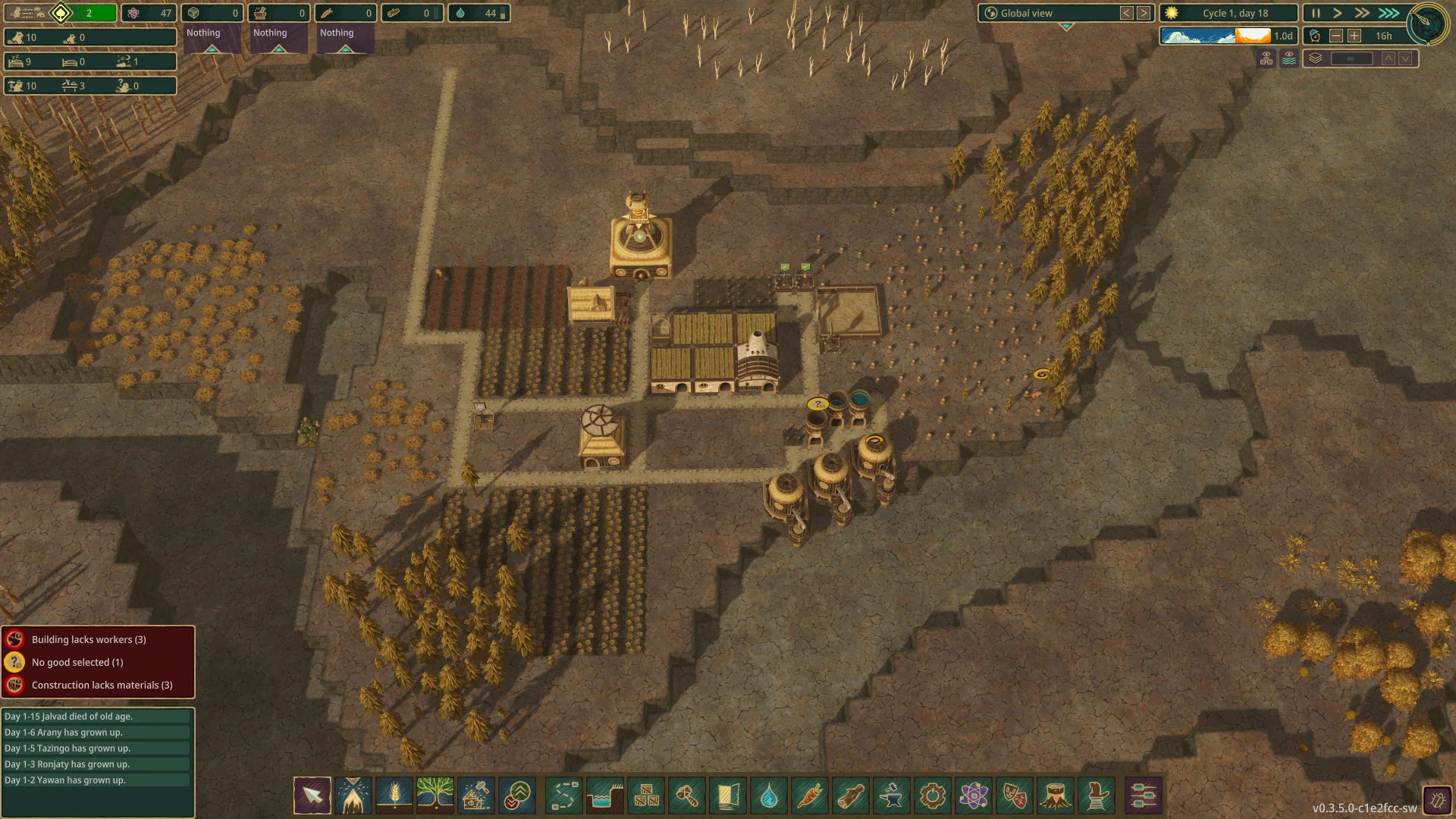Open the tree planting tool
Viewport: 1456px width, 819px height.
pos(435,795)
